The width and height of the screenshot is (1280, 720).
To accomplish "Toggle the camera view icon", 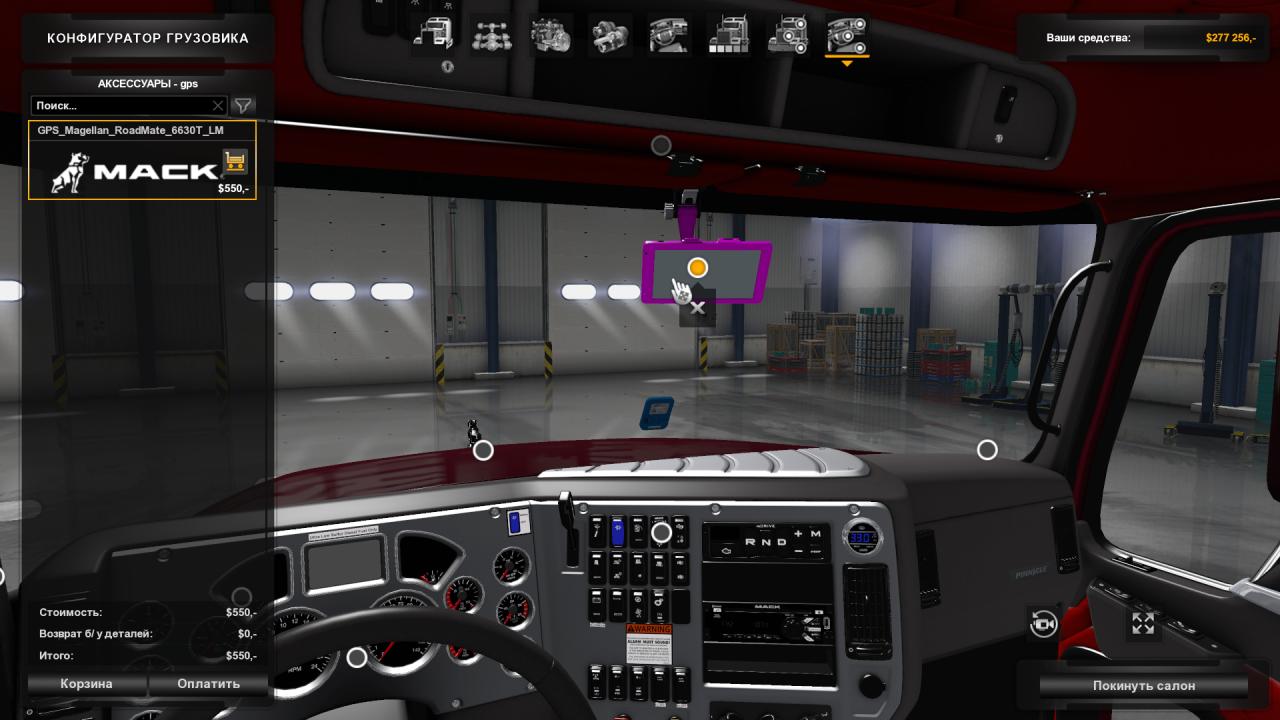I will coord(1043,624).
